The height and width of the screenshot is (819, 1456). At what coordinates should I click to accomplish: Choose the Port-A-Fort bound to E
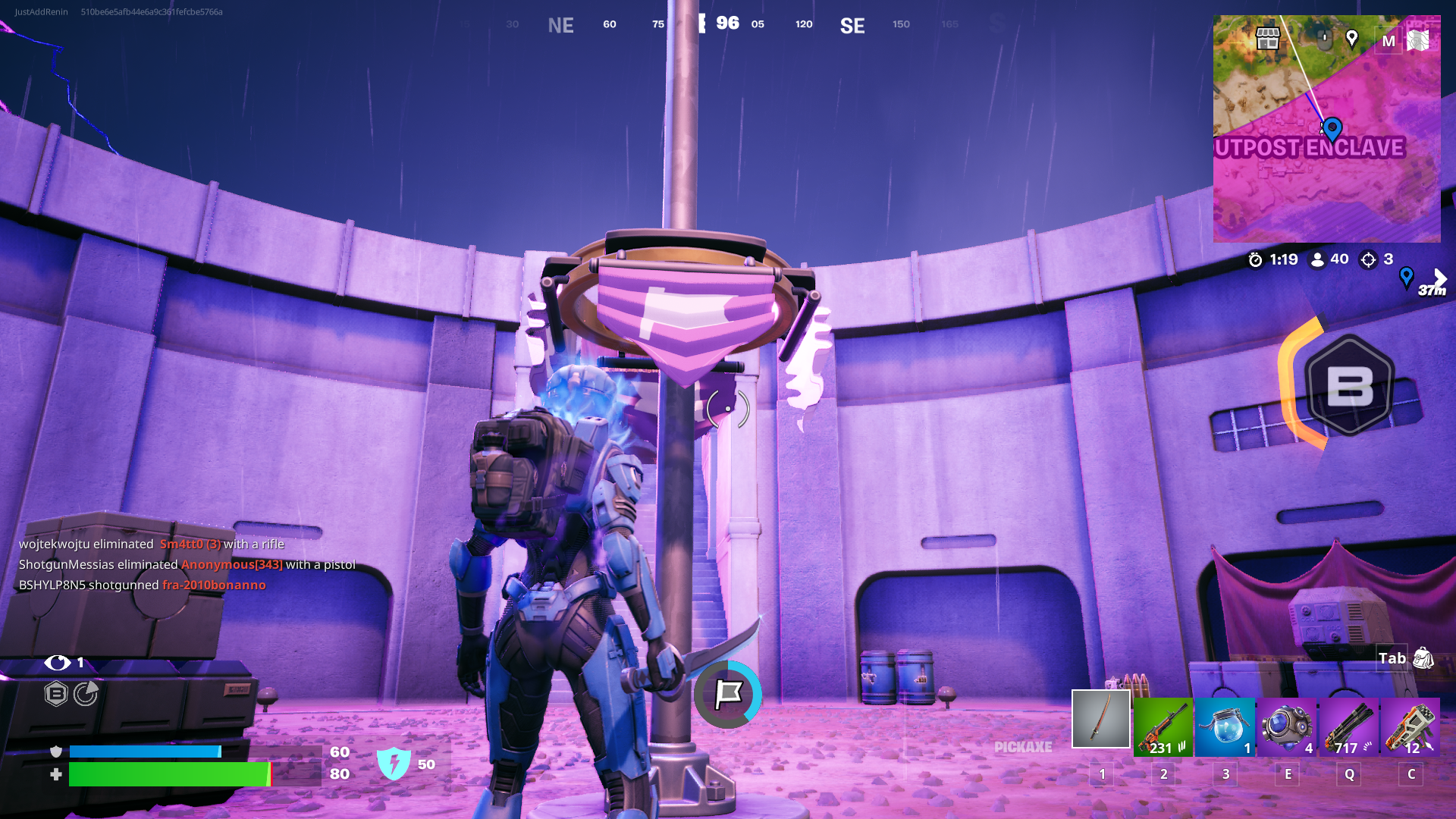[1287, 724]
